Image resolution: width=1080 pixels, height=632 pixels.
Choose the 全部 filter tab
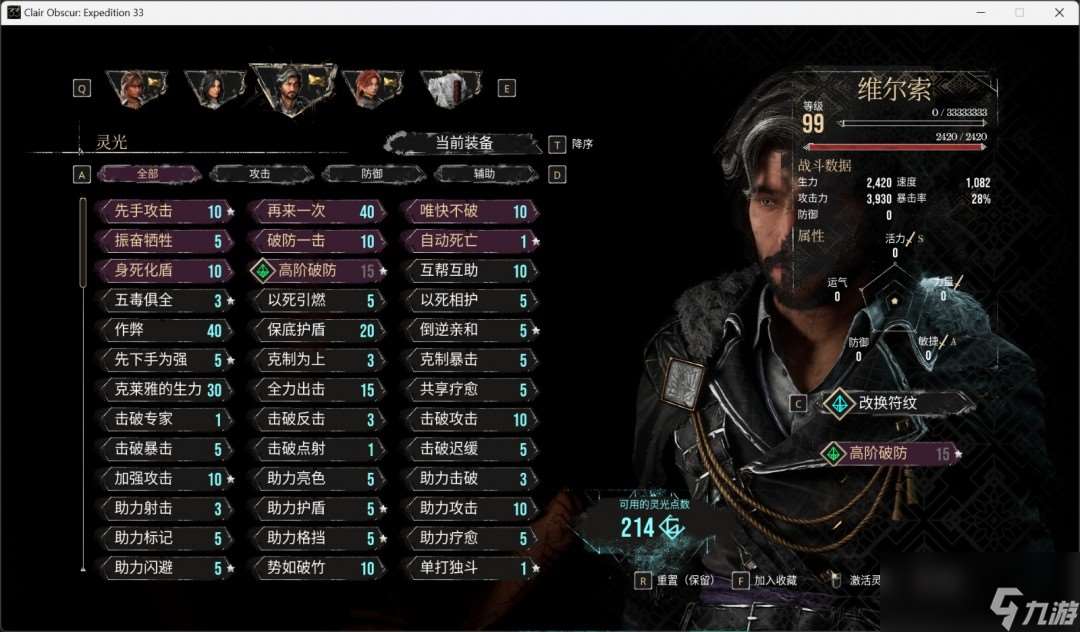pyautogui.click(x=148, y=173)
